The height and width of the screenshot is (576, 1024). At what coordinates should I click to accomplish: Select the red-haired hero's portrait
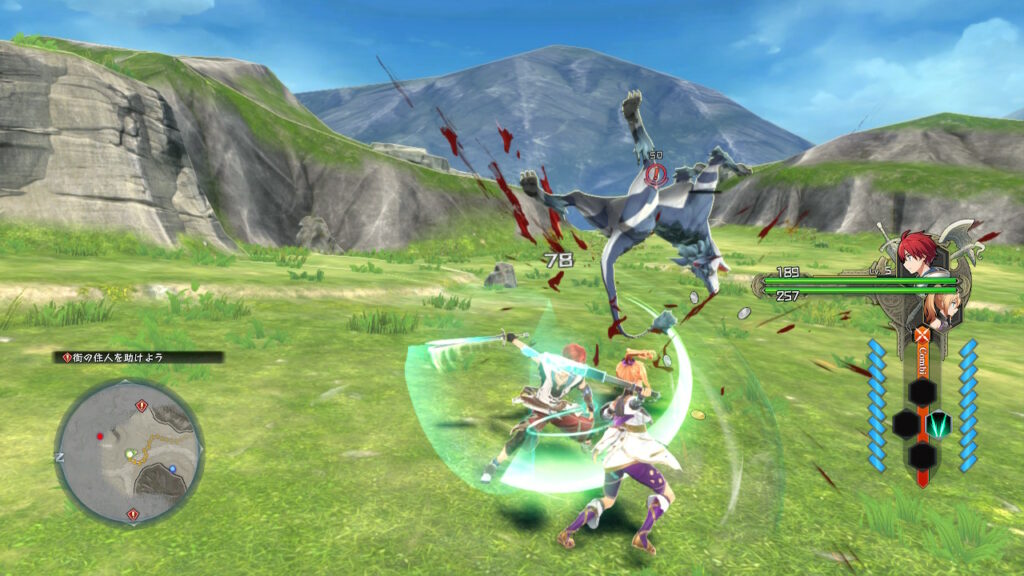tap(917, 254)
